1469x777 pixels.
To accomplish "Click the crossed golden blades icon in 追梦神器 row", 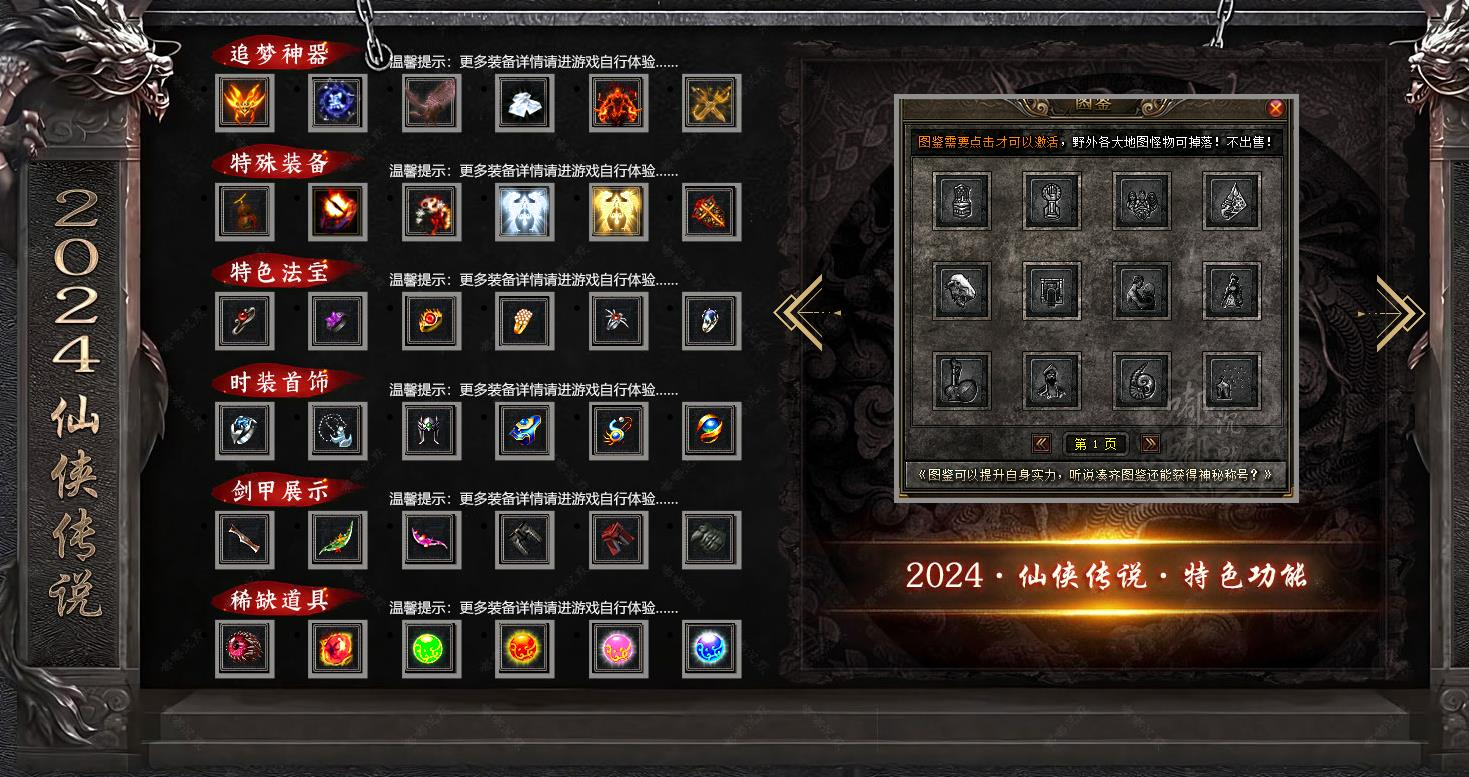I will [x=711, y=103].
